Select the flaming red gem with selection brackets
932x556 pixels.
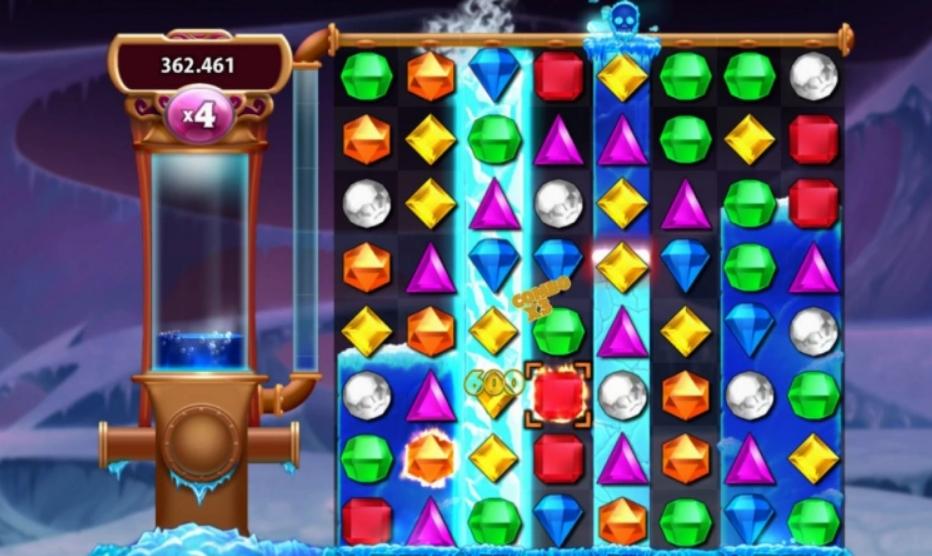[x=558, y=395]
